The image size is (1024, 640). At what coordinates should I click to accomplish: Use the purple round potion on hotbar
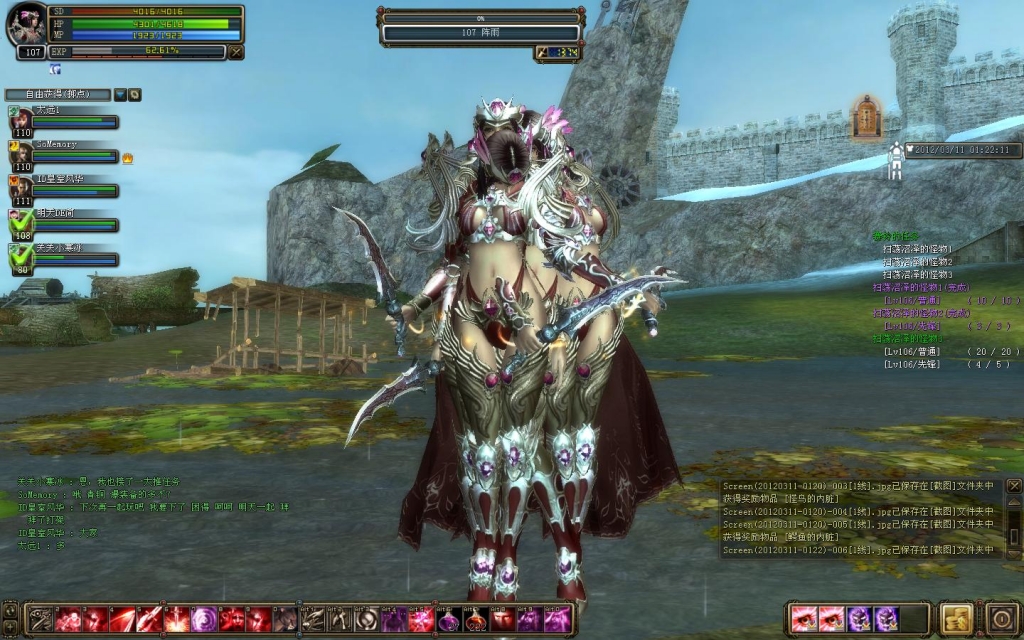[448, 619]
